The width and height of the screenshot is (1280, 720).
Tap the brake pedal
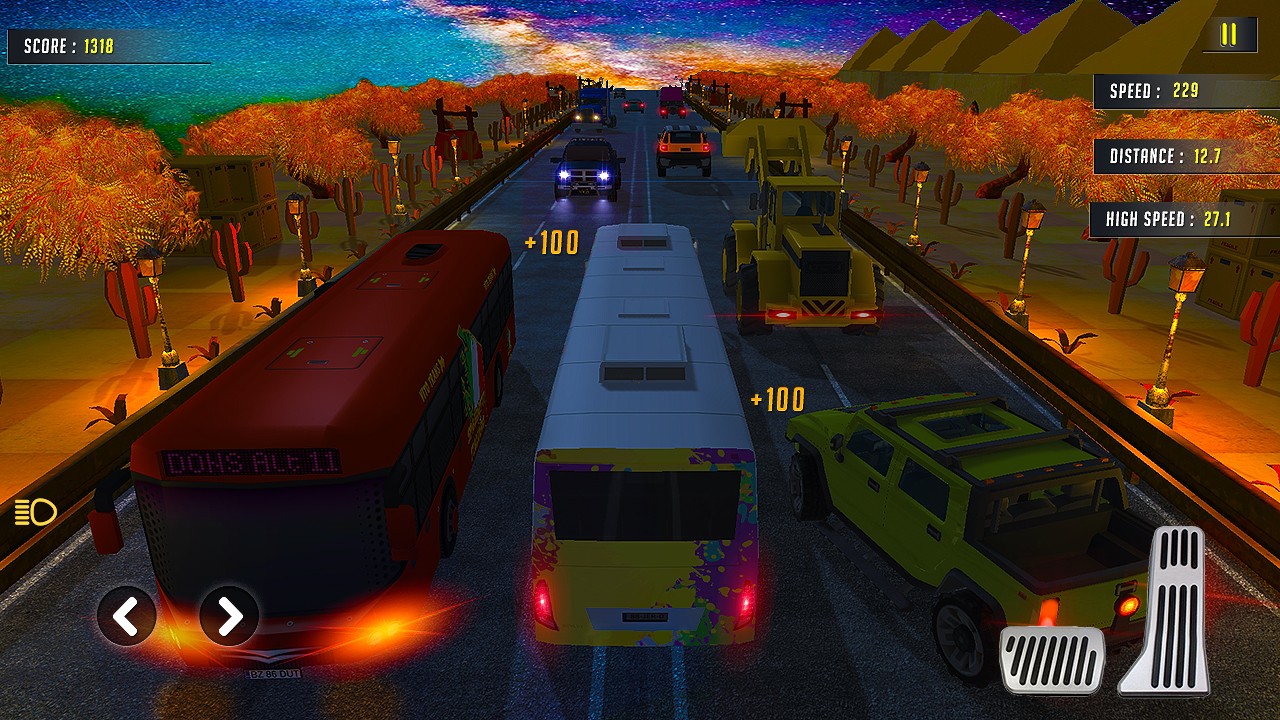click(x=1053, y=660)
